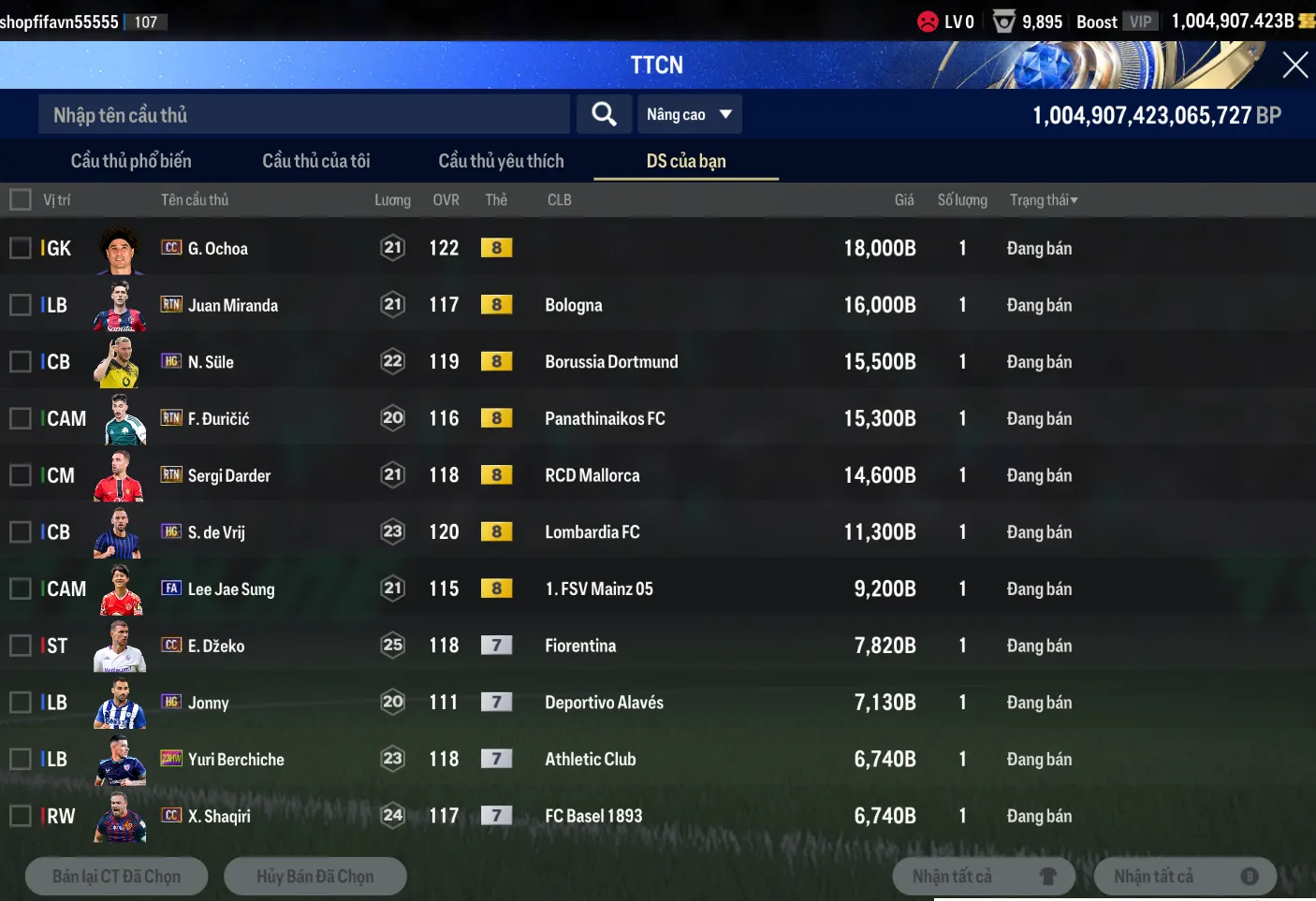Close the TTCN window
Viewport: 1316px width, 901px height.
(1294, 65)
